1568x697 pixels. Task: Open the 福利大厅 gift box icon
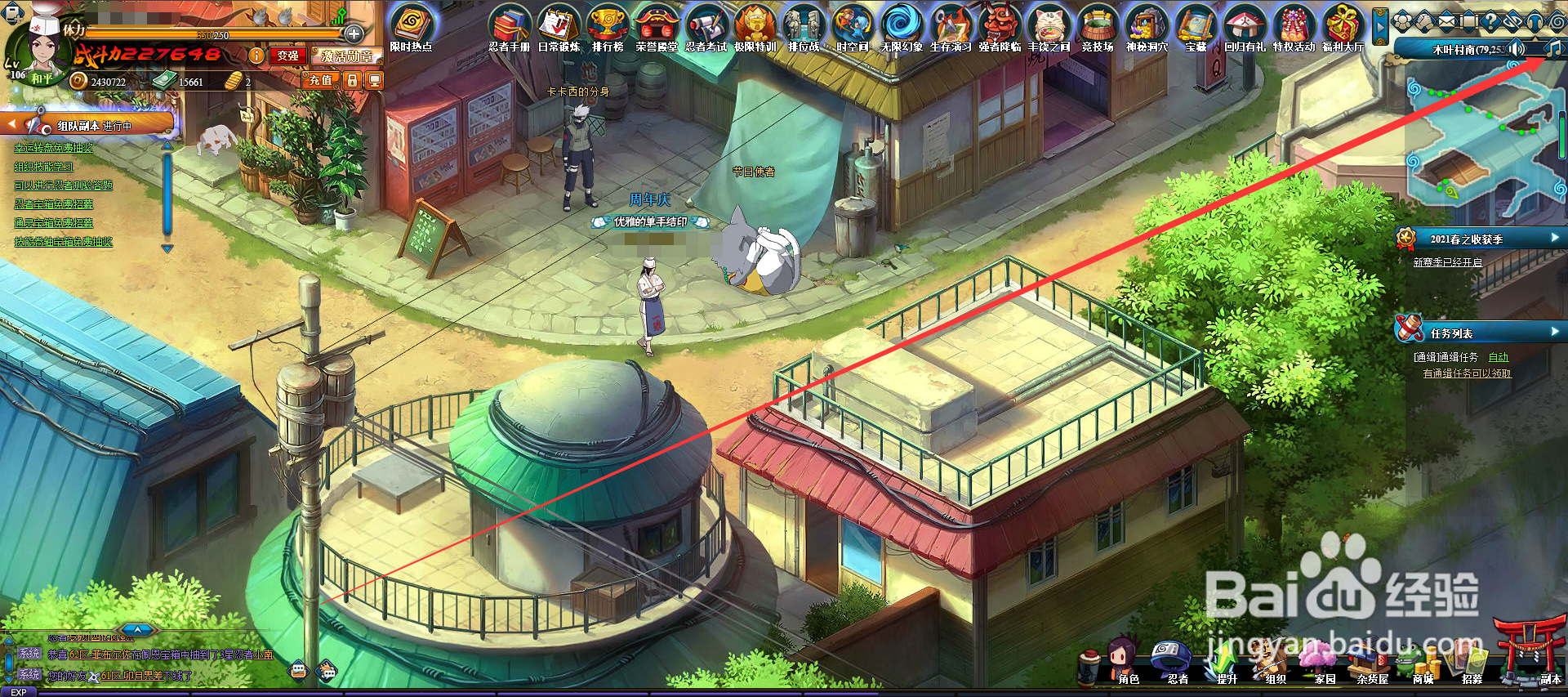pos(1343,27)
